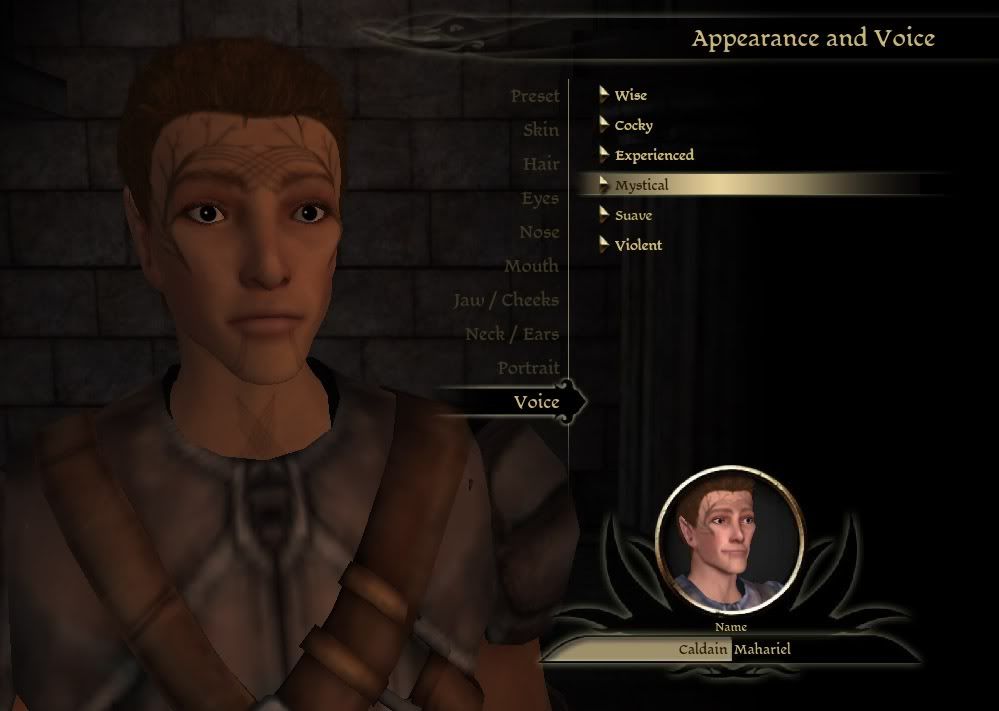Choose the Nose category
This screenshot has width=999, height=711.
click(x=539, y=233)
